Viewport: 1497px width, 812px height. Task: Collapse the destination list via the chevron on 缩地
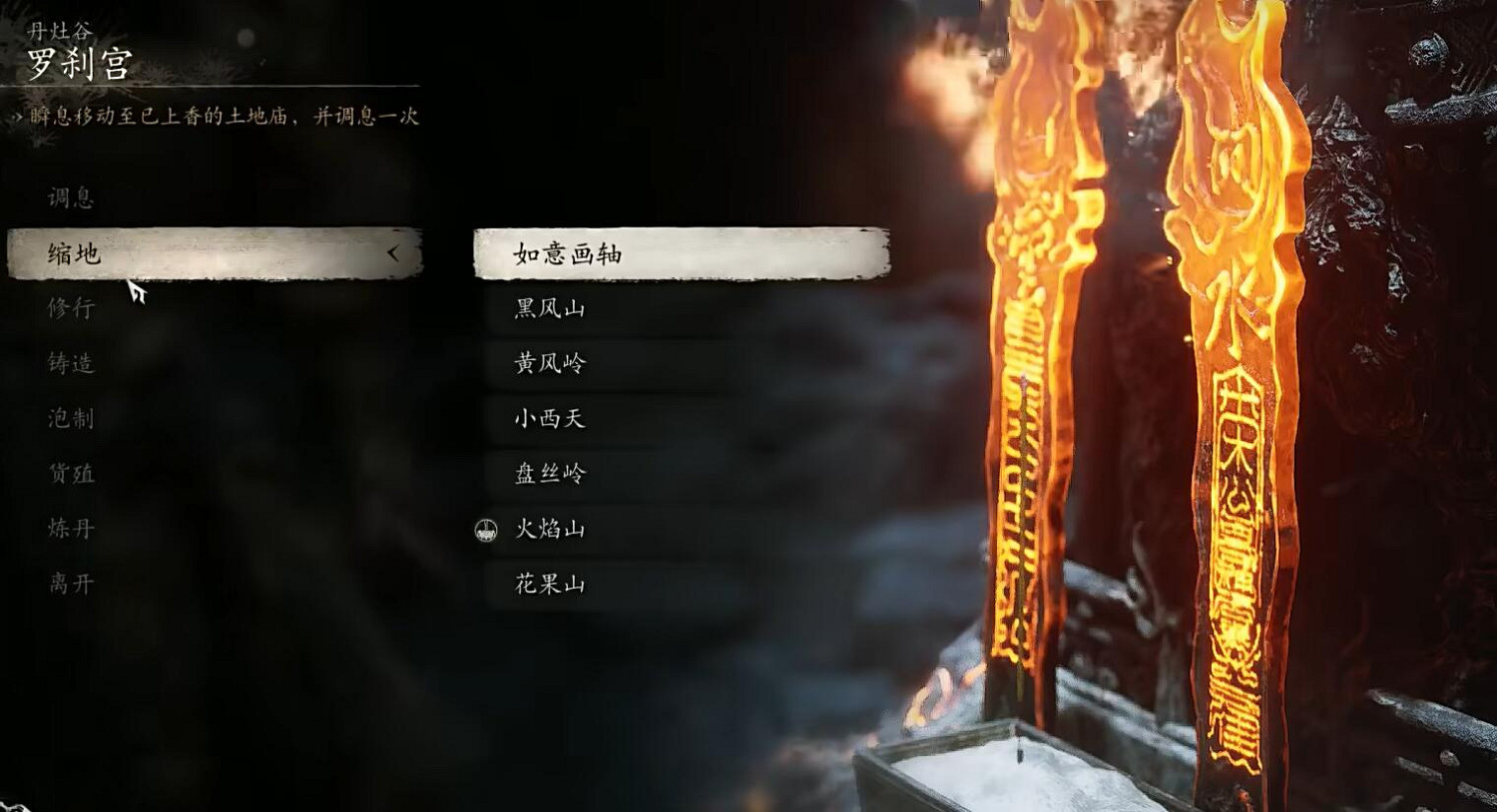pos(394,254)
